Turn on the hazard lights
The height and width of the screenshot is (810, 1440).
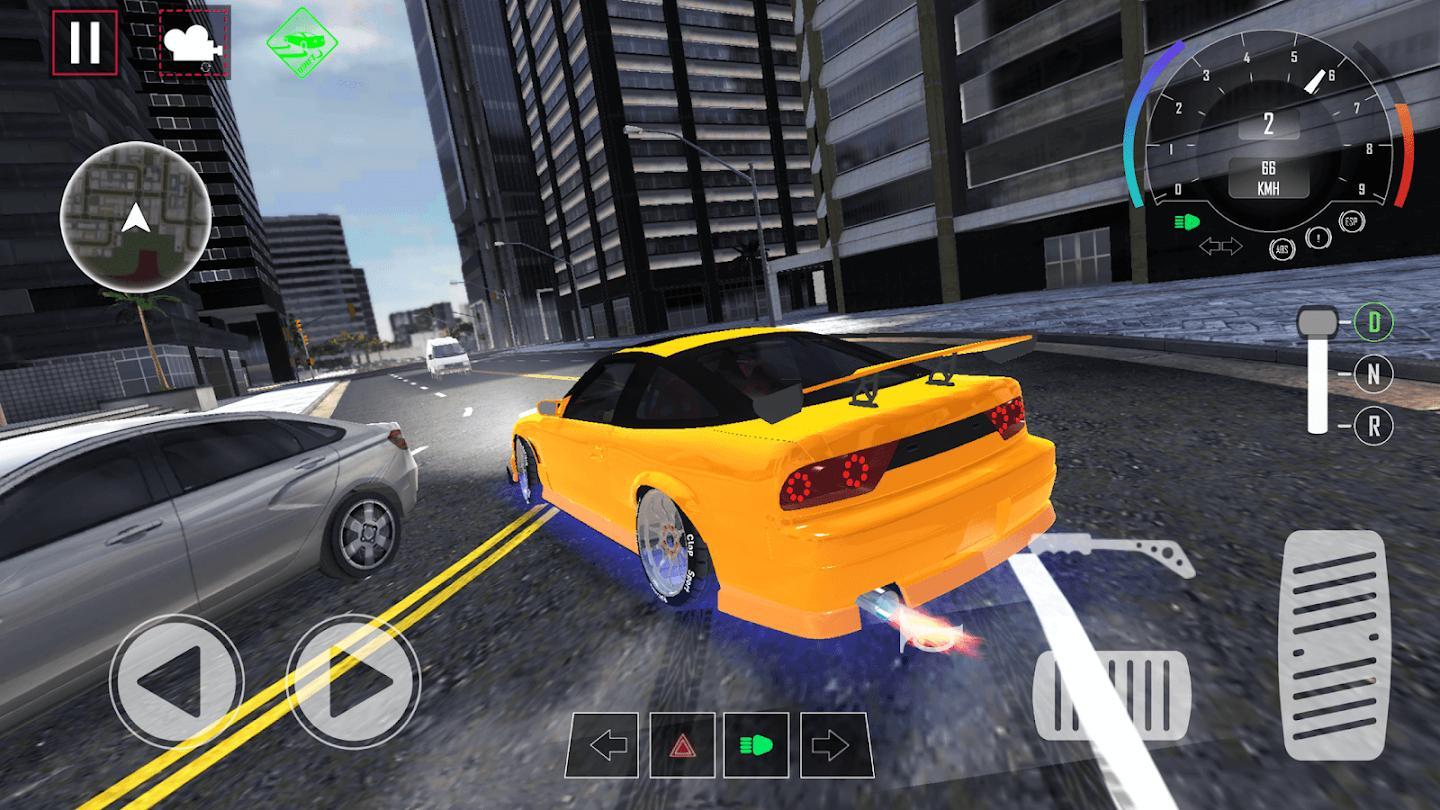point(682,745)
